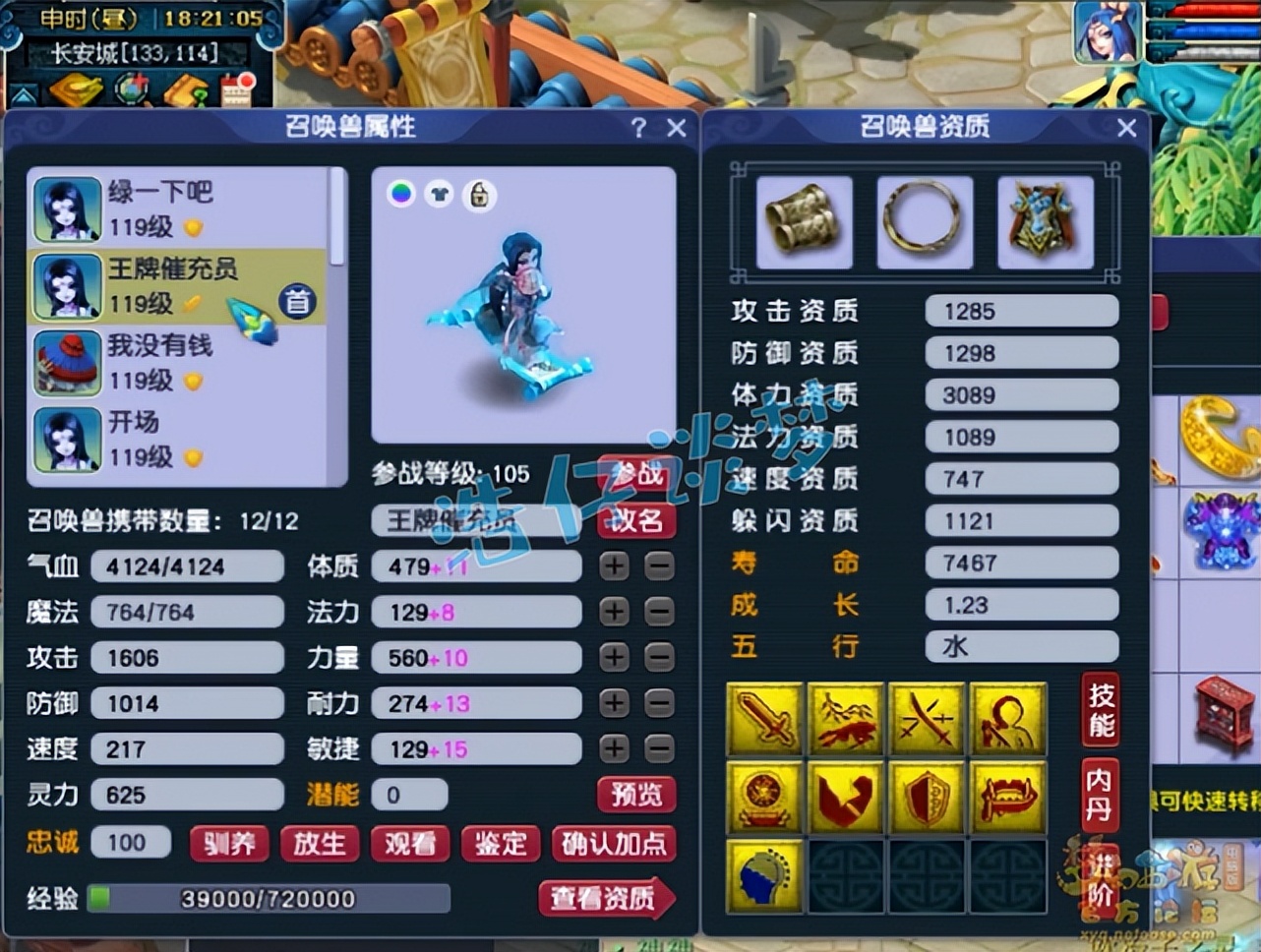Click the 确认加点 confirm button
The width and height of the screenshot is (1261, 952).
614,844
